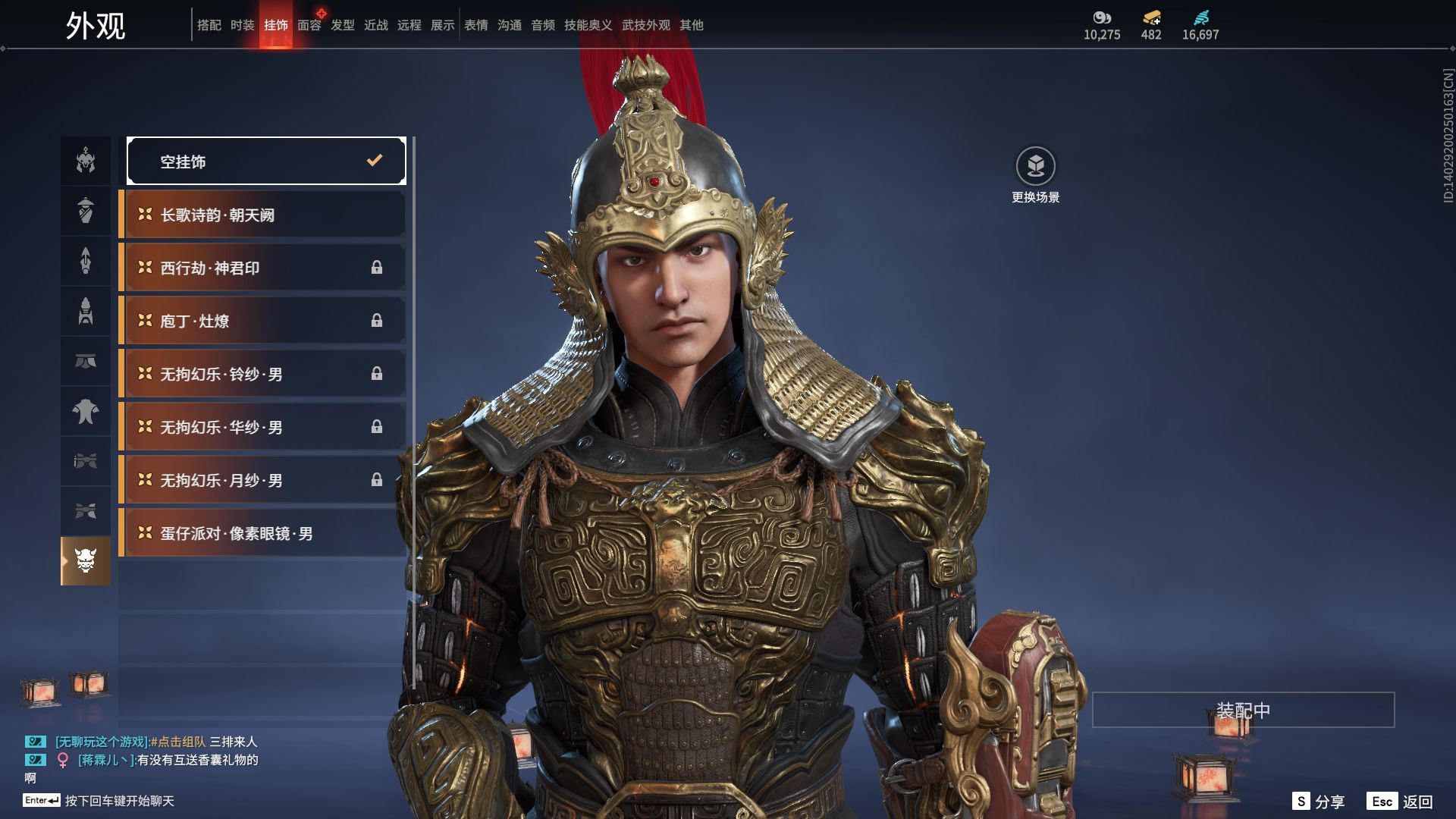Pick the locked 西行劫·神君印 accessory

coord(262,268)
